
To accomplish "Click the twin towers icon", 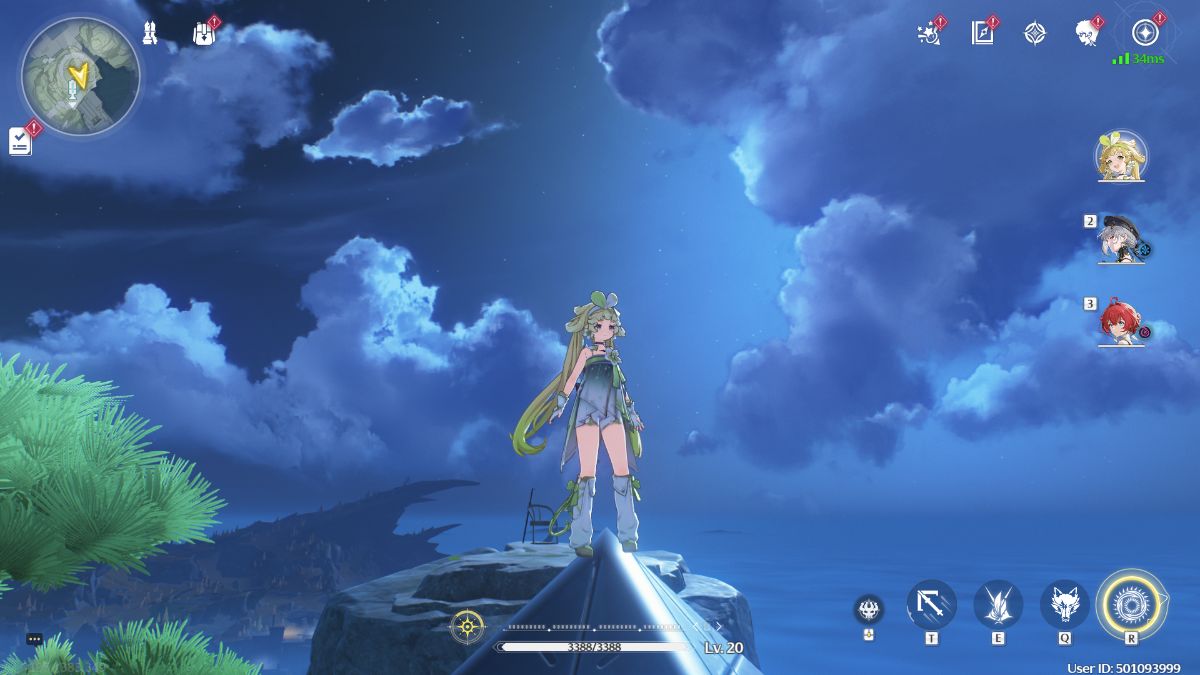I will pyautogui.click(x=150, y=33).
